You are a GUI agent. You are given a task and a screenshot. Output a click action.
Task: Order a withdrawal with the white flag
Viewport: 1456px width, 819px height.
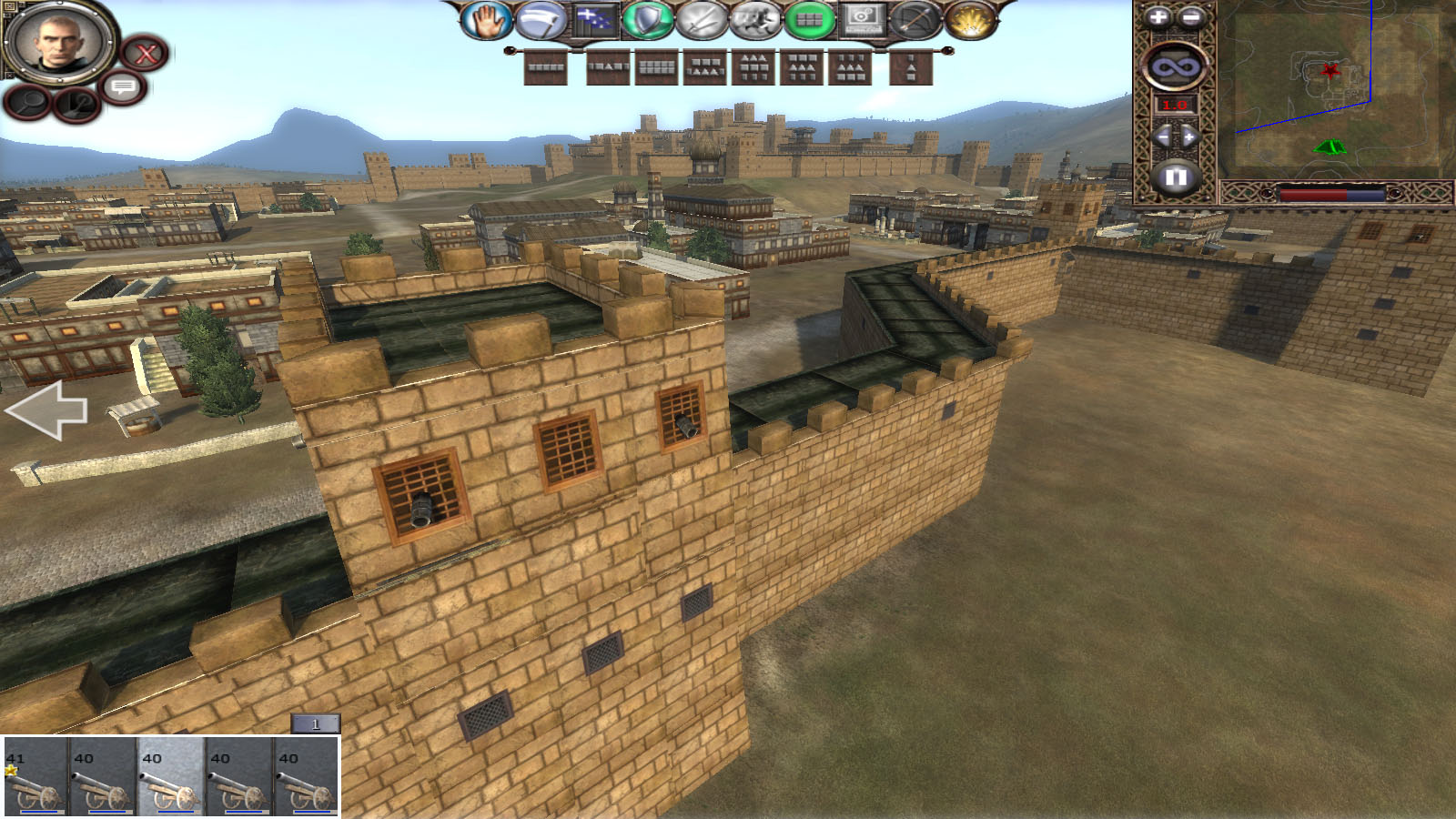(540, 21)
